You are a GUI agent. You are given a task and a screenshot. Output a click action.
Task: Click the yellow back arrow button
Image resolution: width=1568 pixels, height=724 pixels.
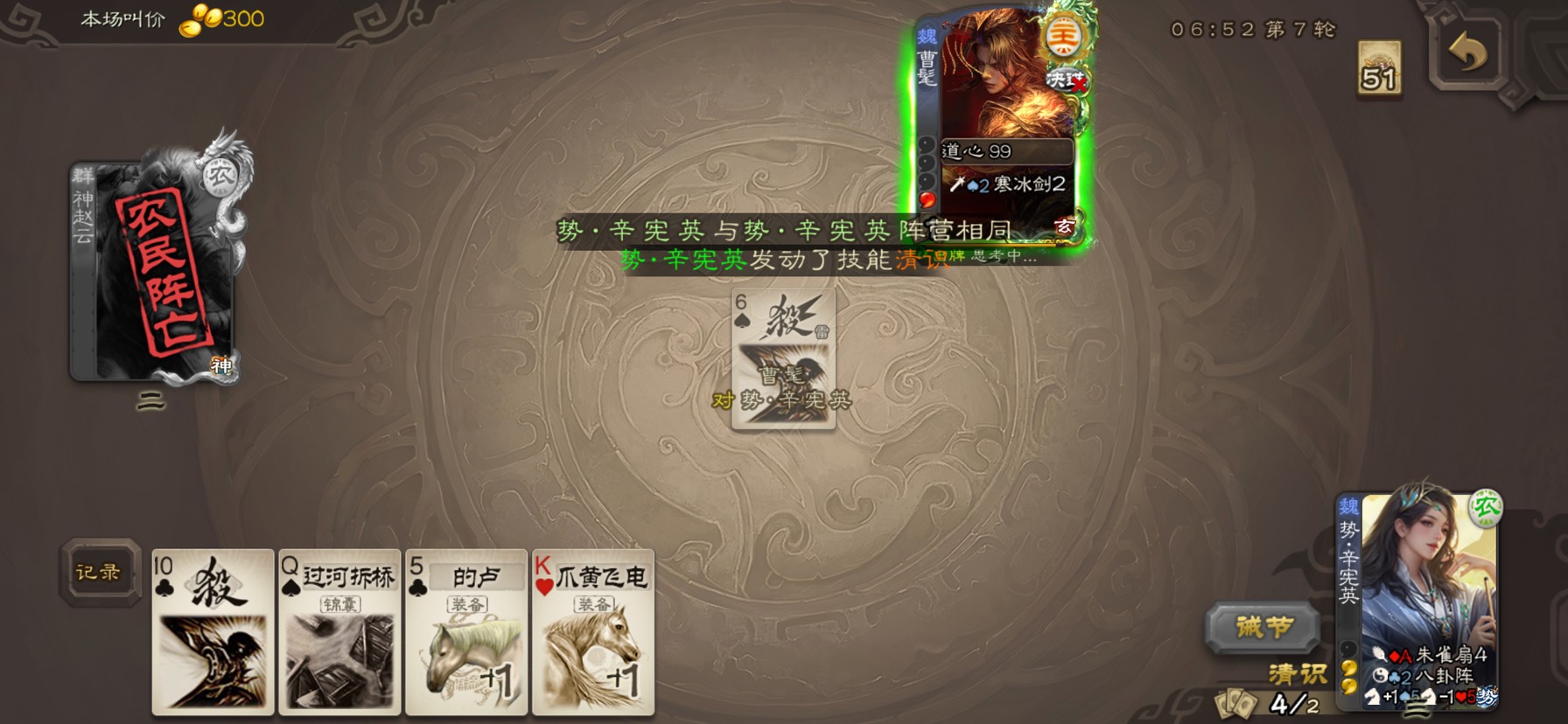click(x=1467, y=54)
